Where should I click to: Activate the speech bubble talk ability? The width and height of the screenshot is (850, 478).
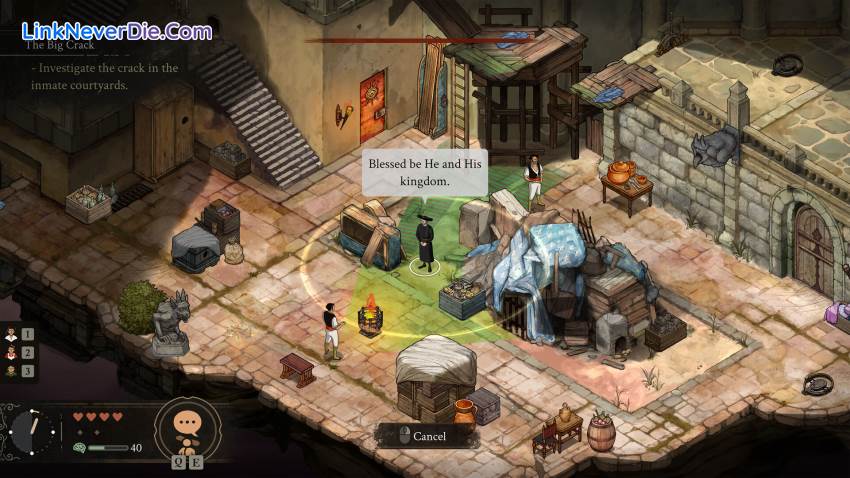pyautogui.click(x=187, y=424)
